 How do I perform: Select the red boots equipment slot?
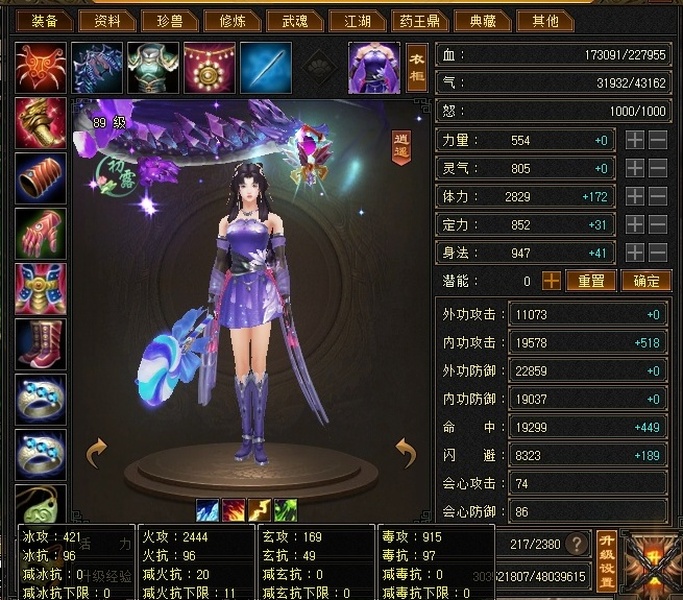click(41, 344)
